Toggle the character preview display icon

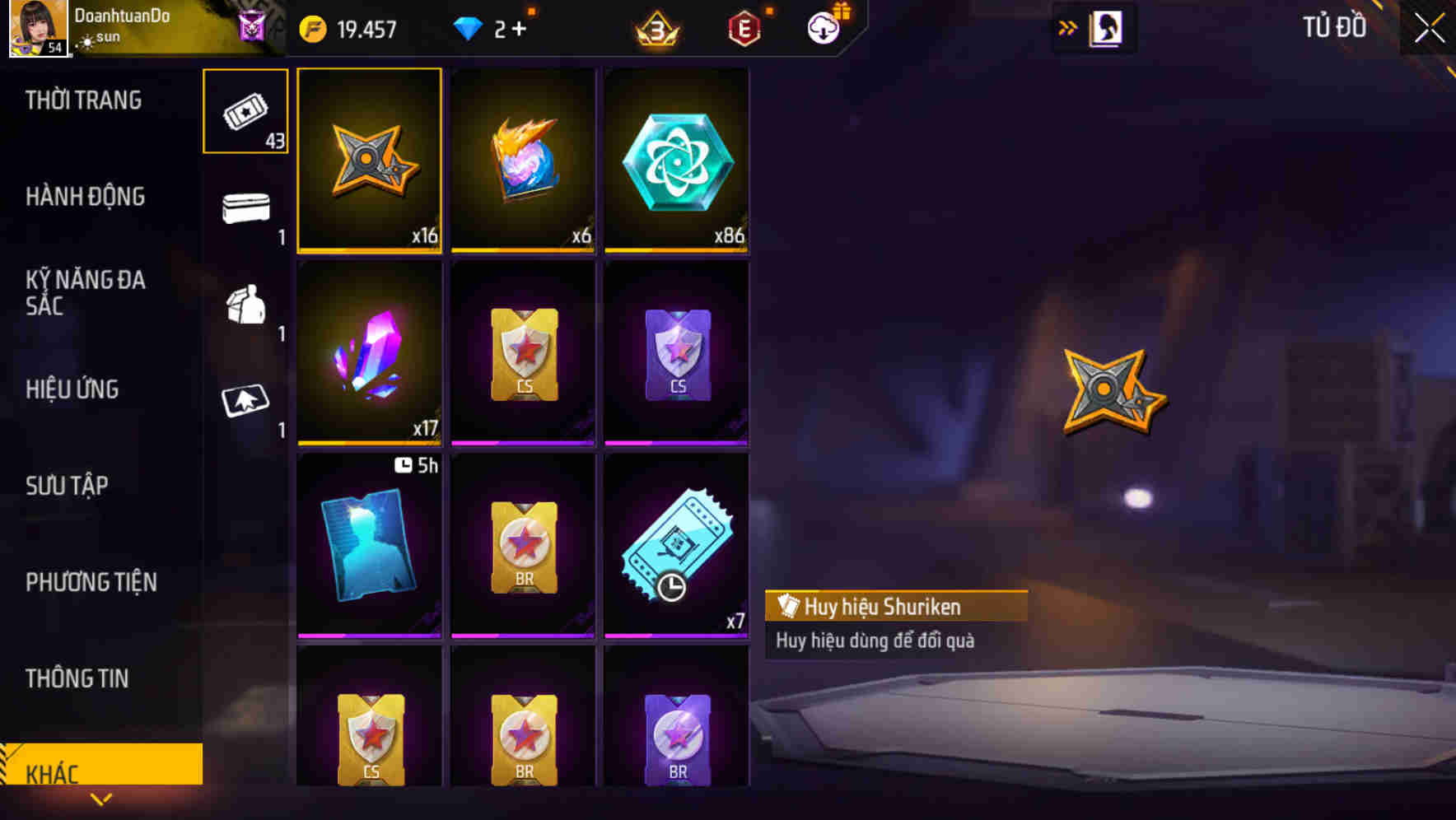pos(1106,26)
